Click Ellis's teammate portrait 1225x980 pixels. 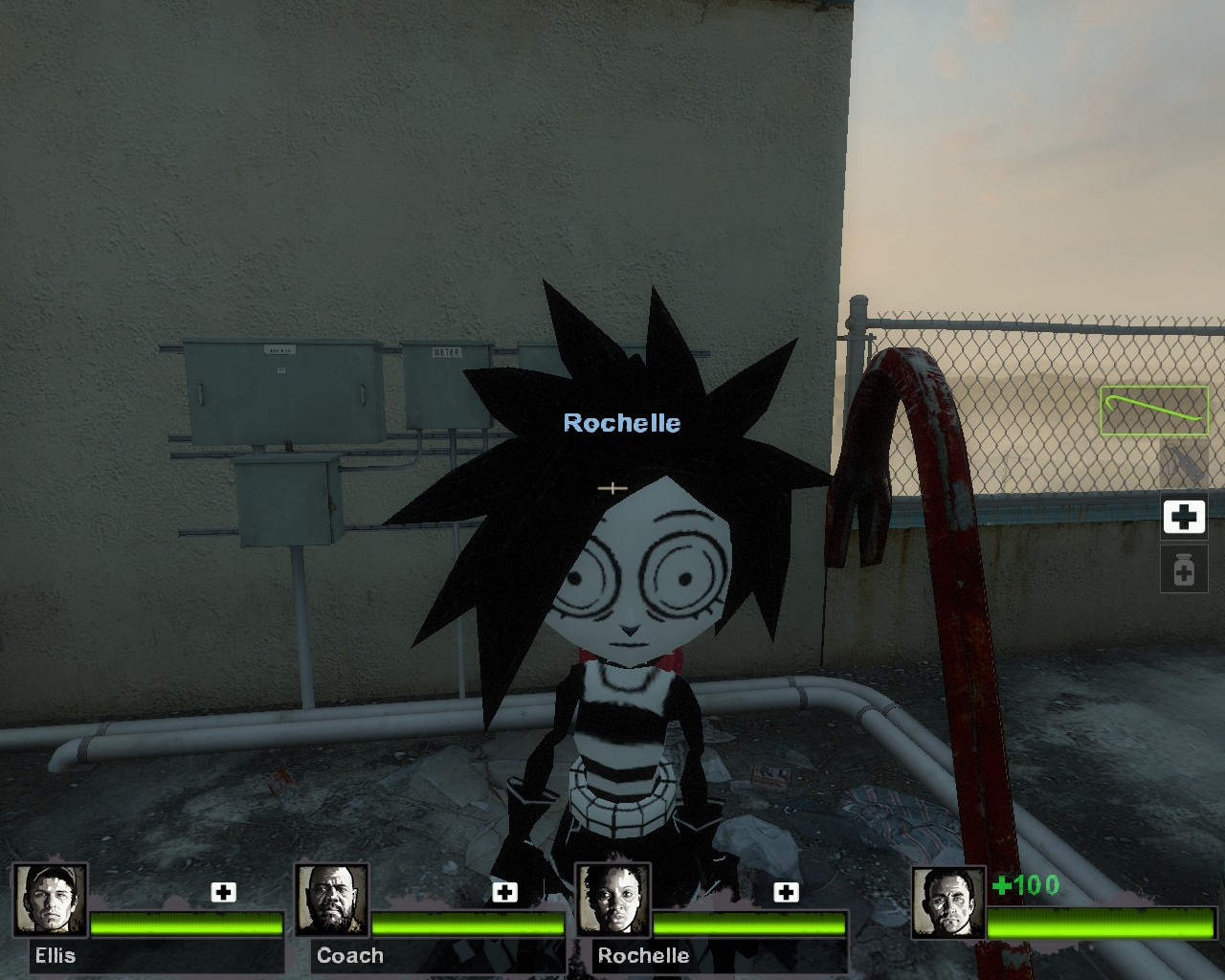coord(50,900)
